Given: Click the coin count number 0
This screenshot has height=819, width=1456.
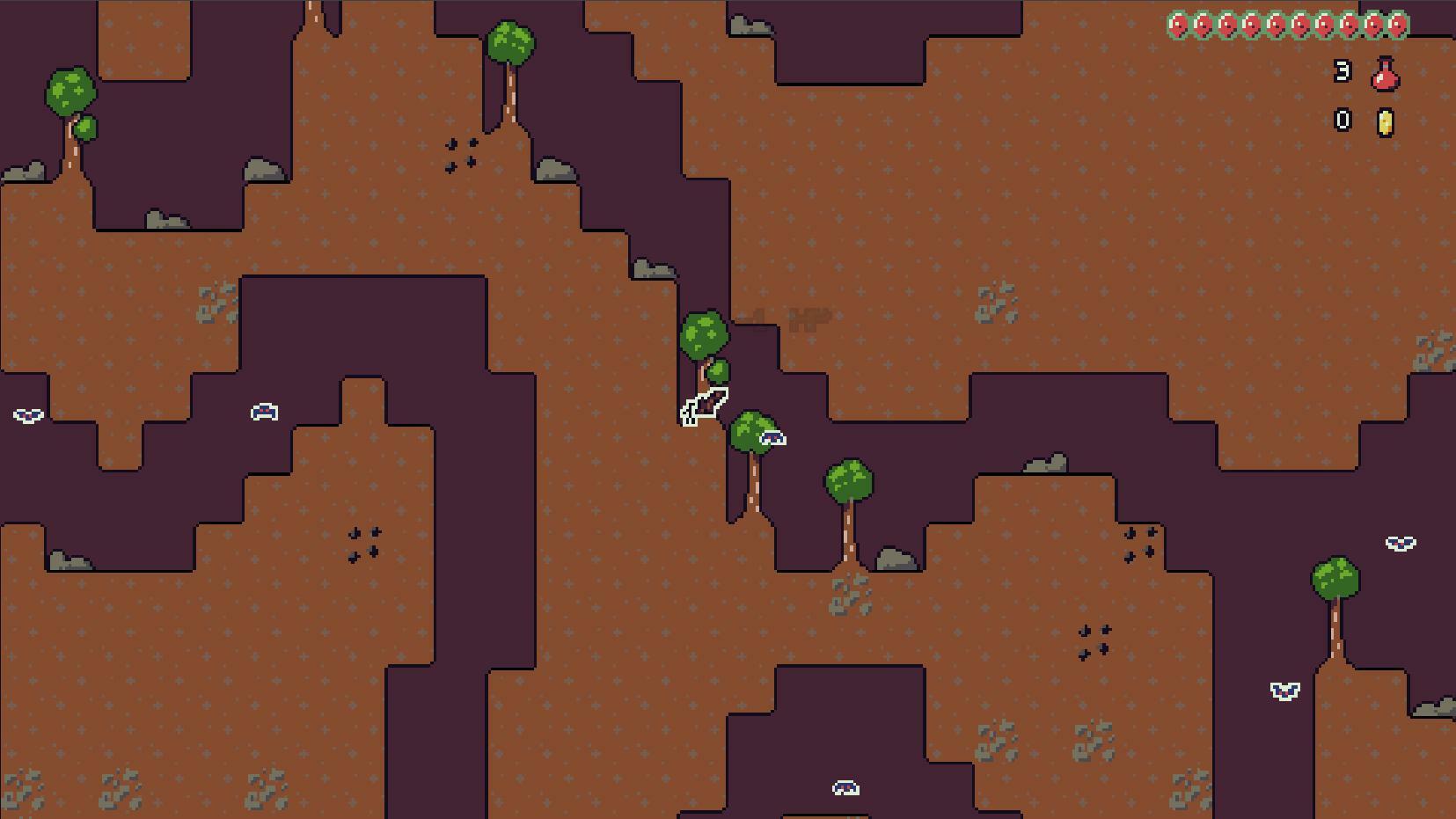Looking at the screenshot, I should (x=1343, y=120).
